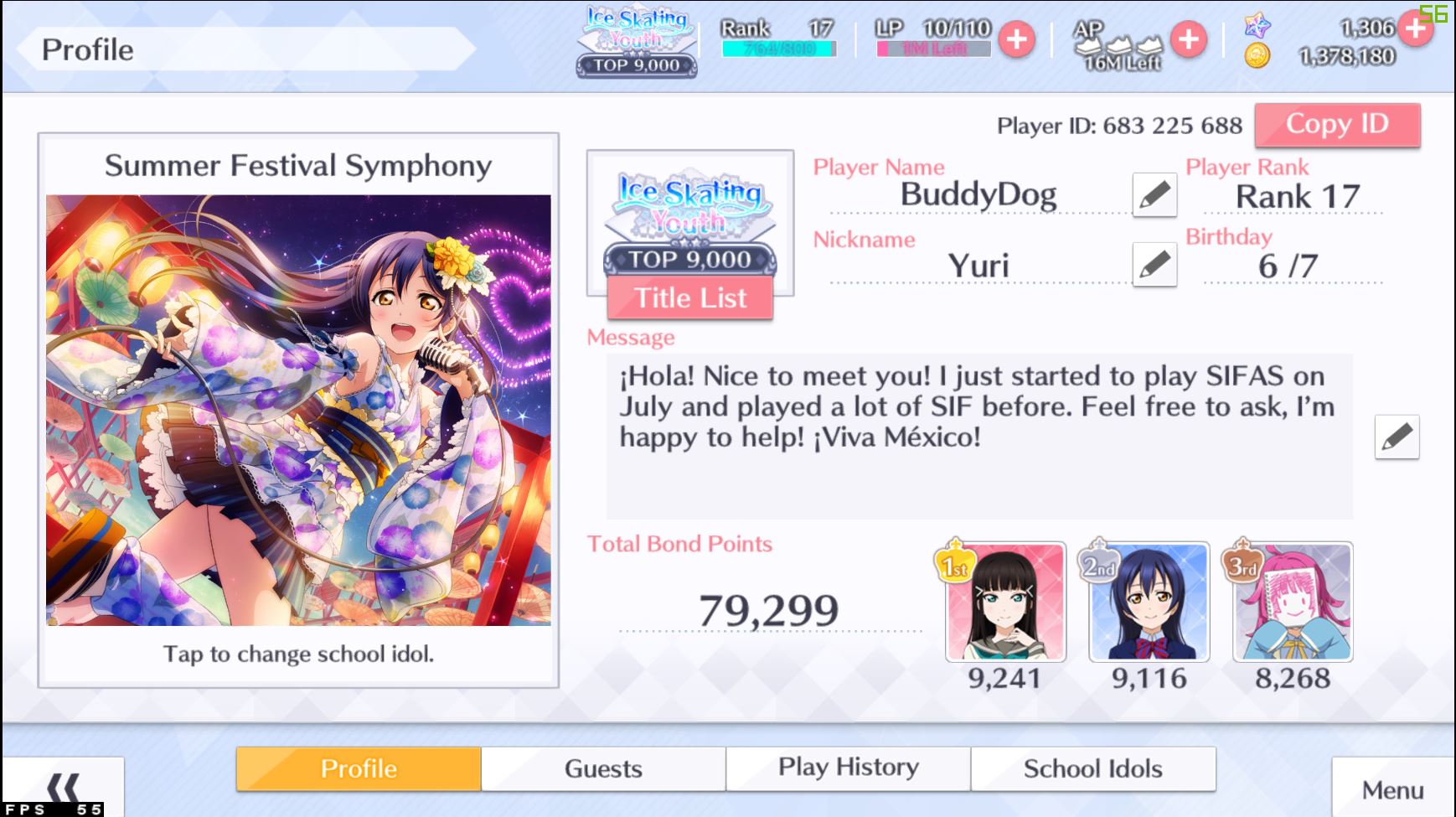Switch to the Guests tab

click(x=603, y=768)
